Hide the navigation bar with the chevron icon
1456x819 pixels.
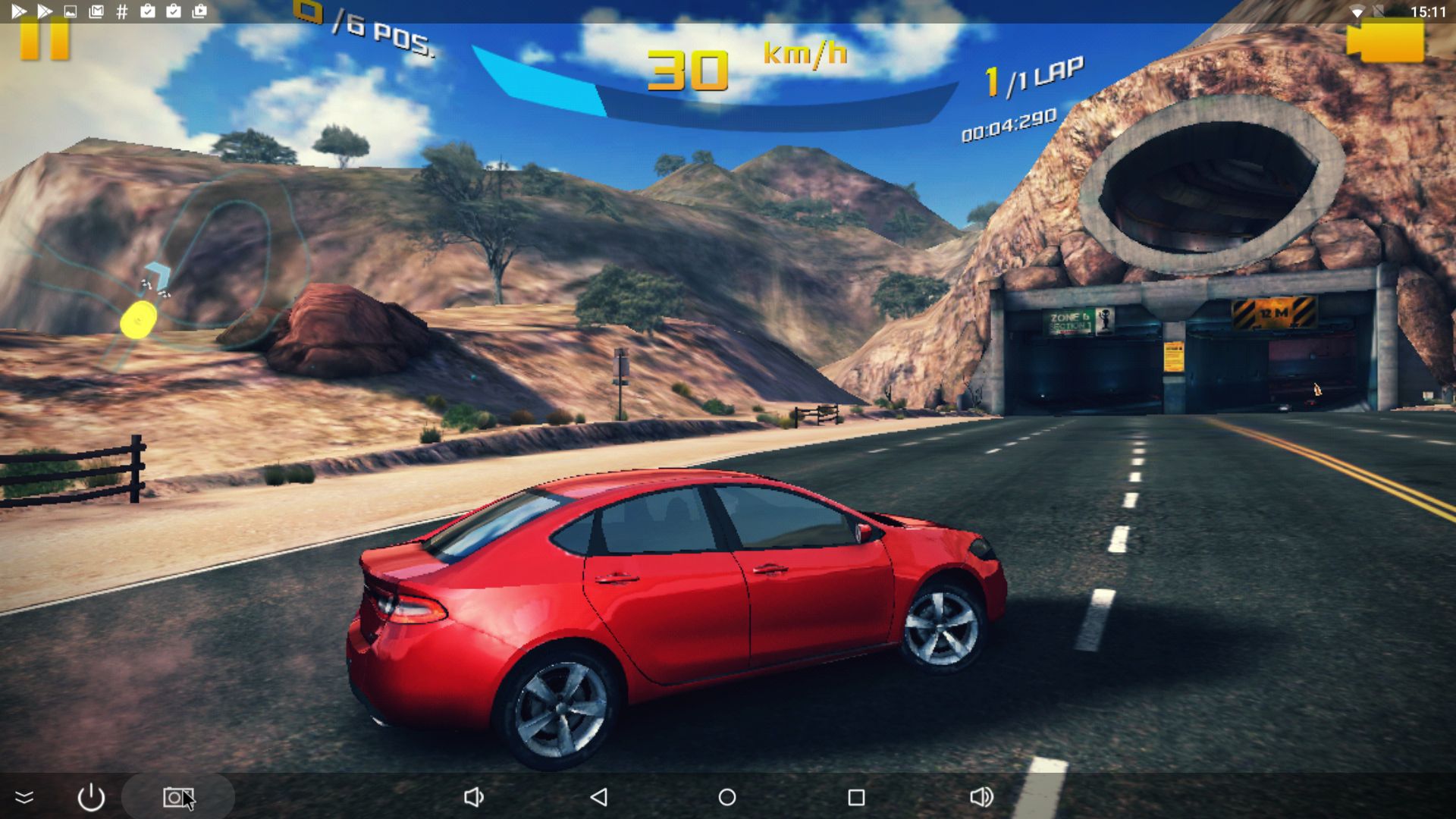24,797
